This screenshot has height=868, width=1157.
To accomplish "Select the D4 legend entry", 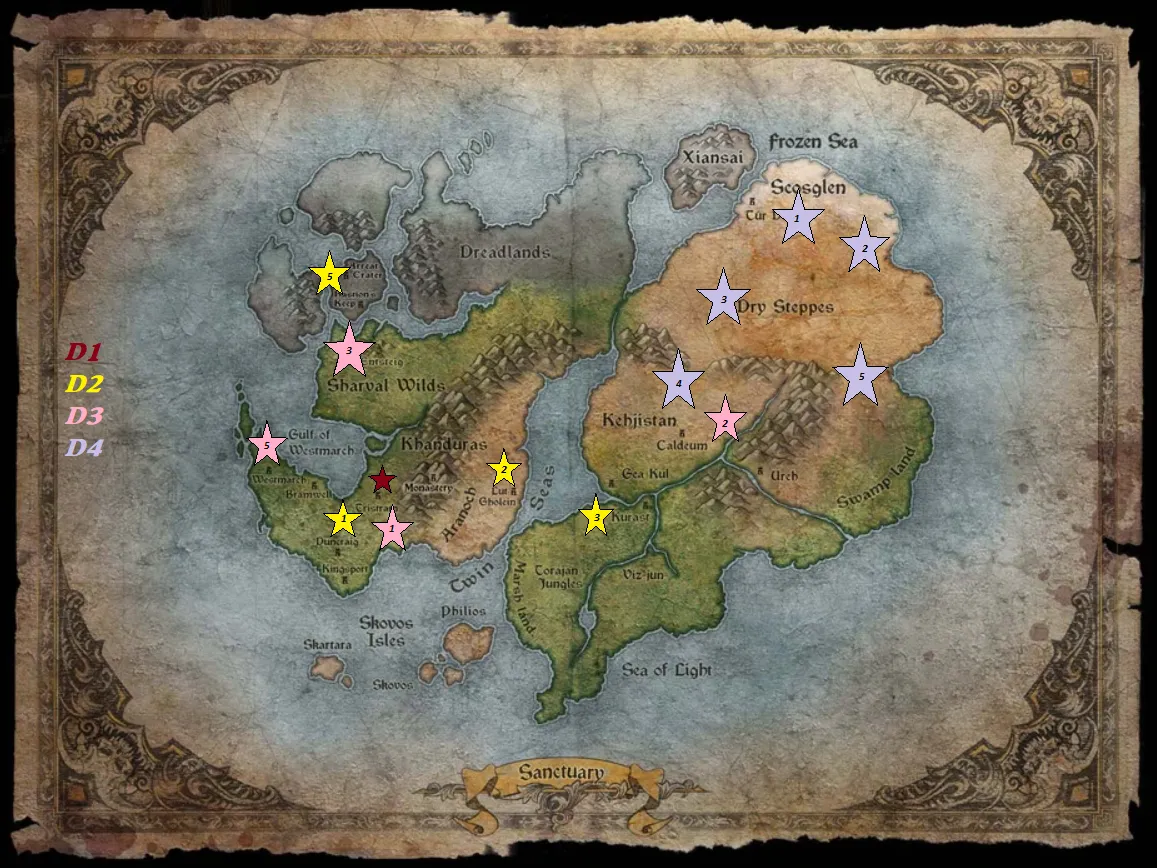I will [84, 447].
